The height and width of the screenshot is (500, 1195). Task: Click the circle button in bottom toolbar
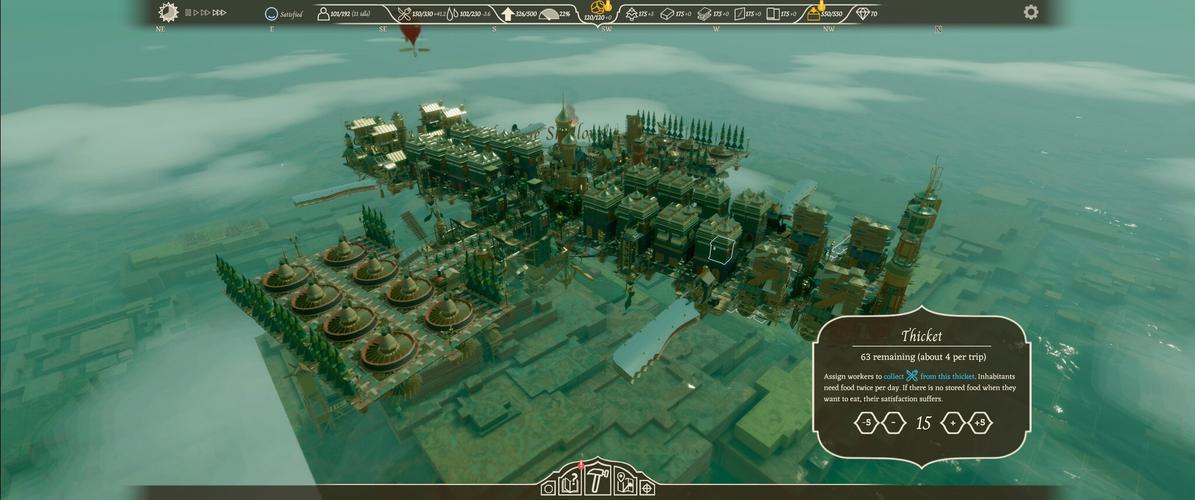548,488
